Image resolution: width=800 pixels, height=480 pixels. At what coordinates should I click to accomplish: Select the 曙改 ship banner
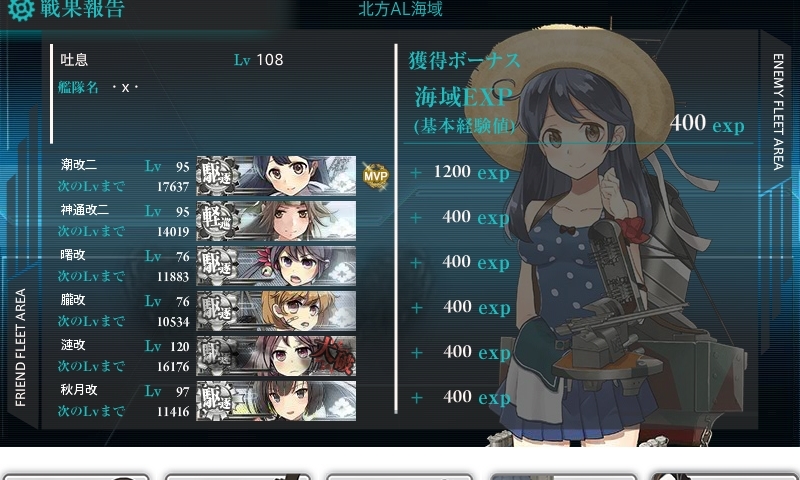276,265
